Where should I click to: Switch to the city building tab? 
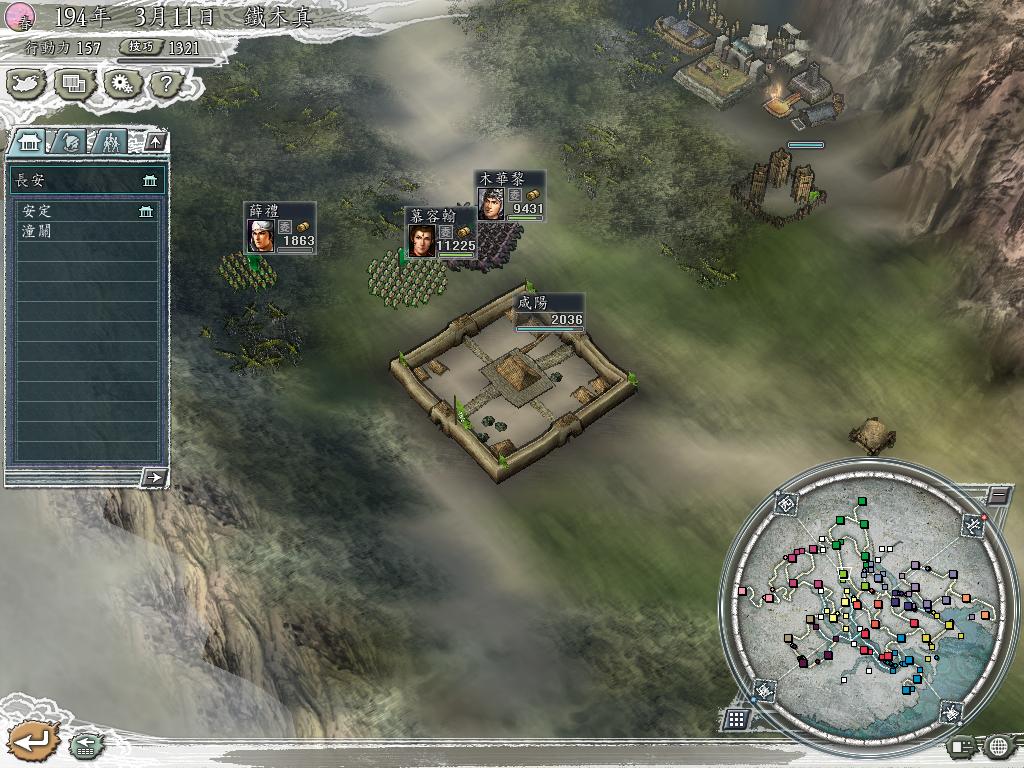coord(27,142)
